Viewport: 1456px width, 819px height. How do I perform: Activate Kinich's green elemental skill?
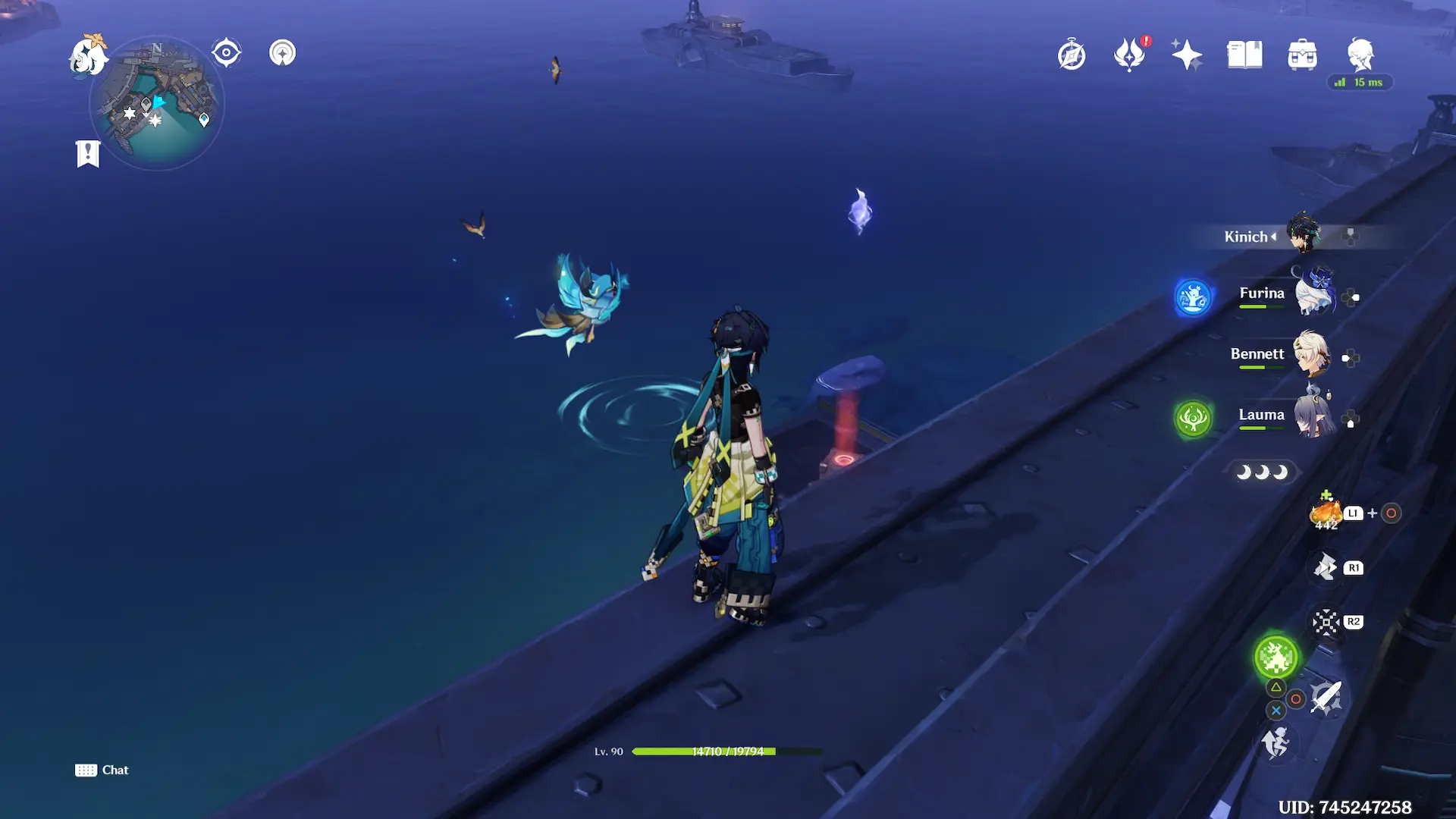tap(1276, 657)
